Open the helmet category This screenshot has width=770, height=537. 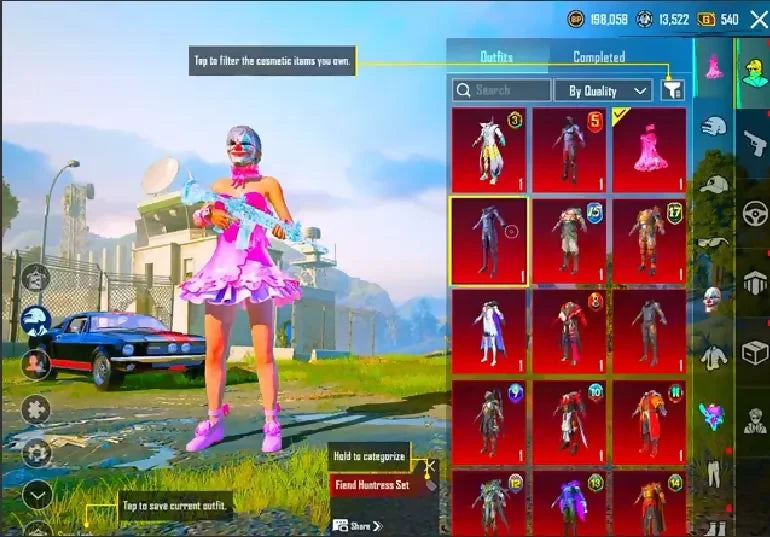coord(711,127)
